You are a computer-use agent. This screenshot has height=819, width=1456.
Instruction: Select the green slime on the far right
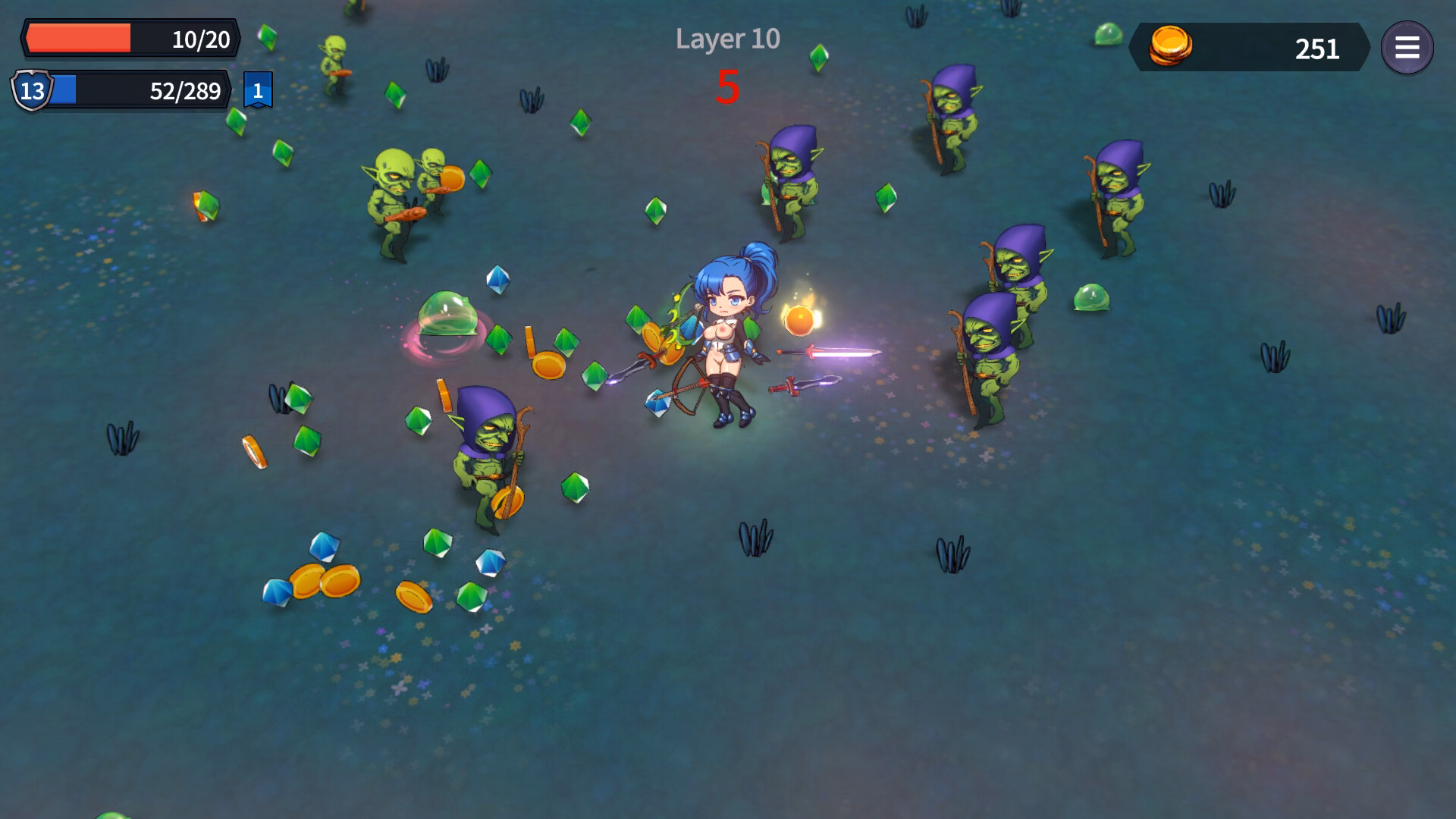1094,297
